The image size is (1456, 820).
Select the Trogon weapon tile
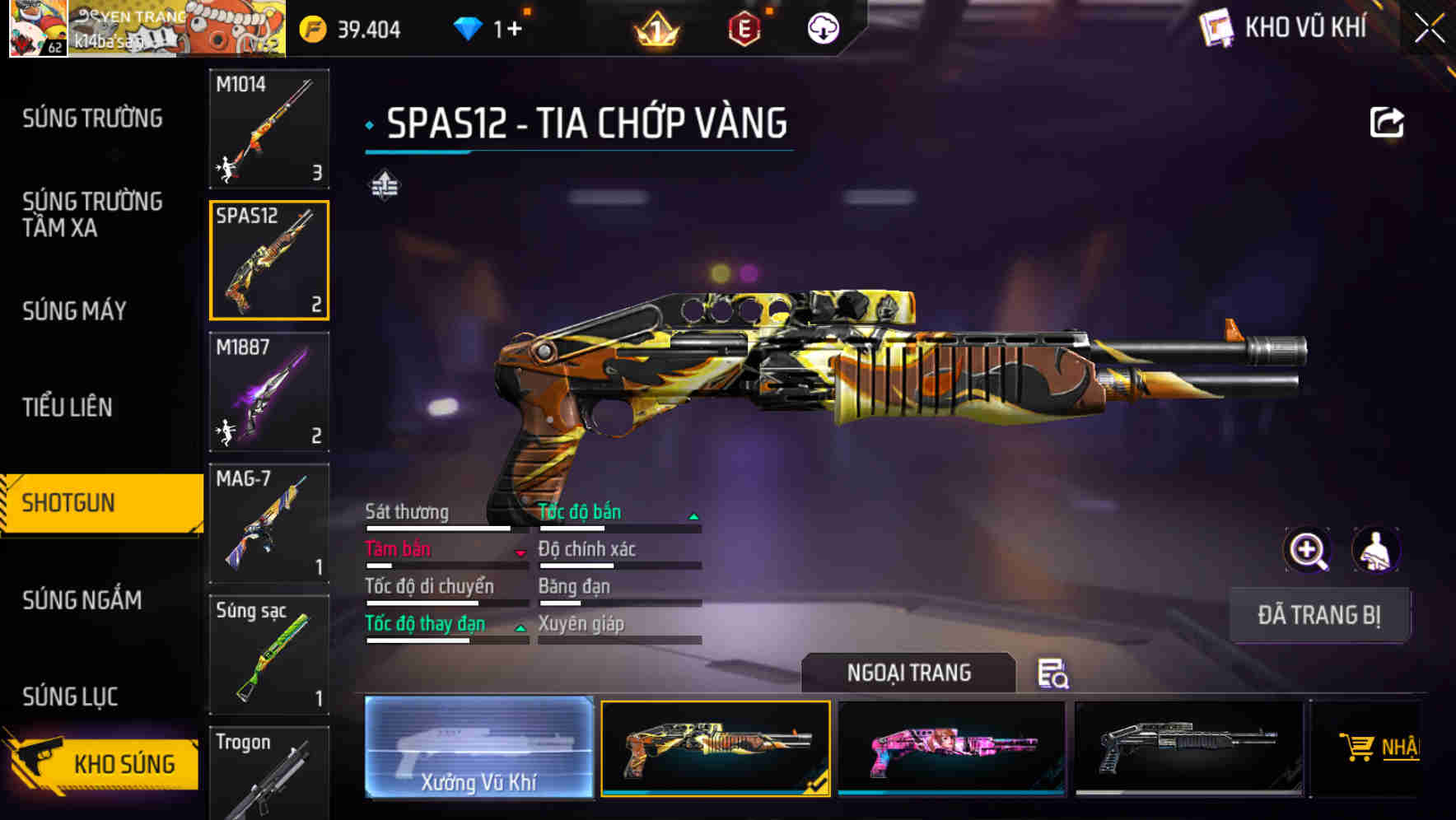tap(269, 774)
